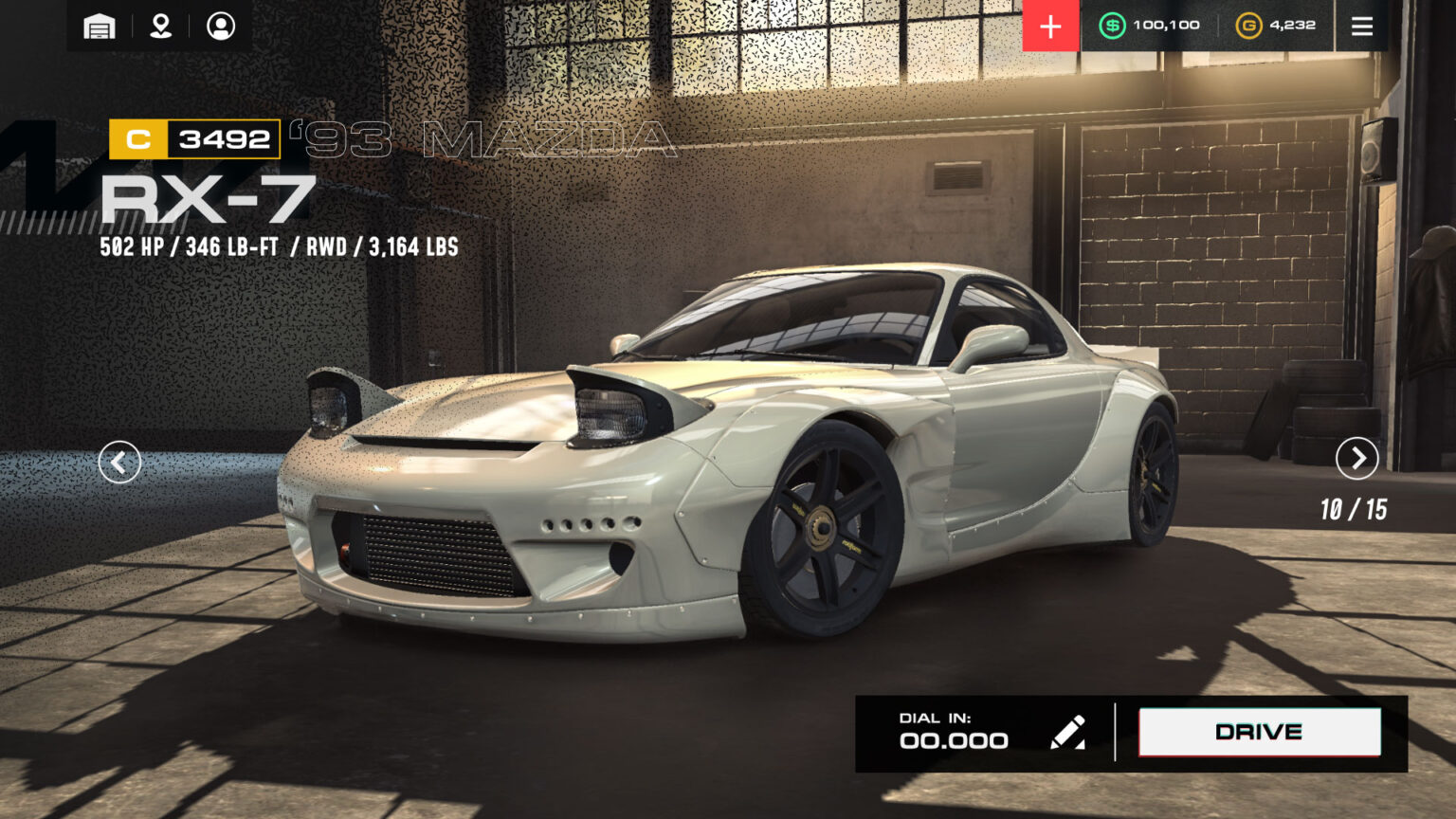This screenshot has width=1456, height=819.
Task: Open the player profile icon
Action: 220,26
